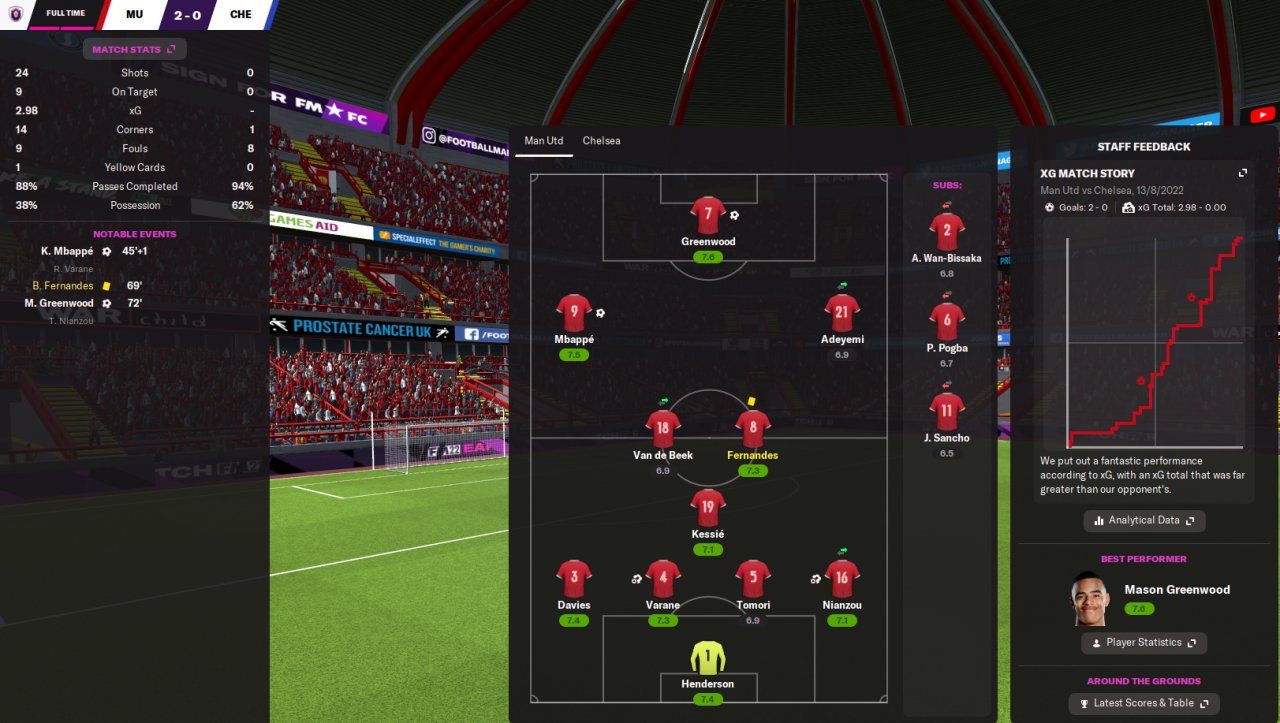The height and width of the screenshot is (723, 1280).
Task: Open the Match Stats panel
Action: coord(133,49)
